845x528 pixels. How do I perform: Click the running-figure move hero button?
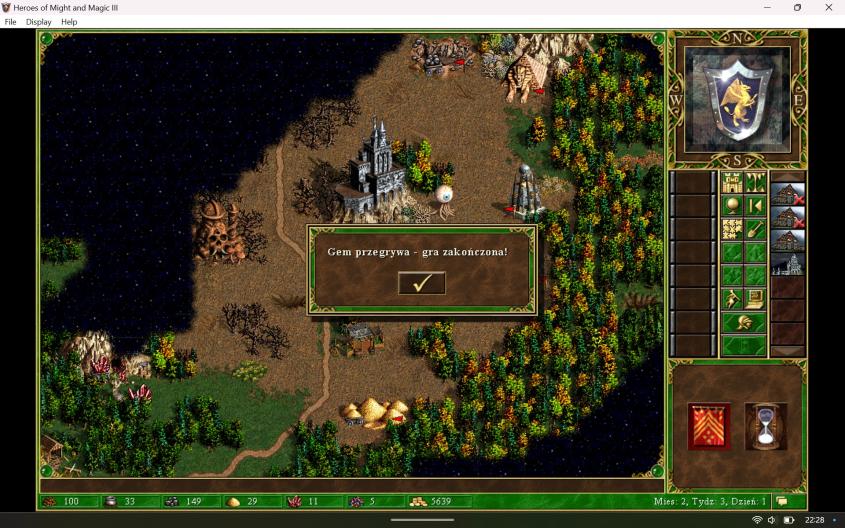tap(732, 298)
